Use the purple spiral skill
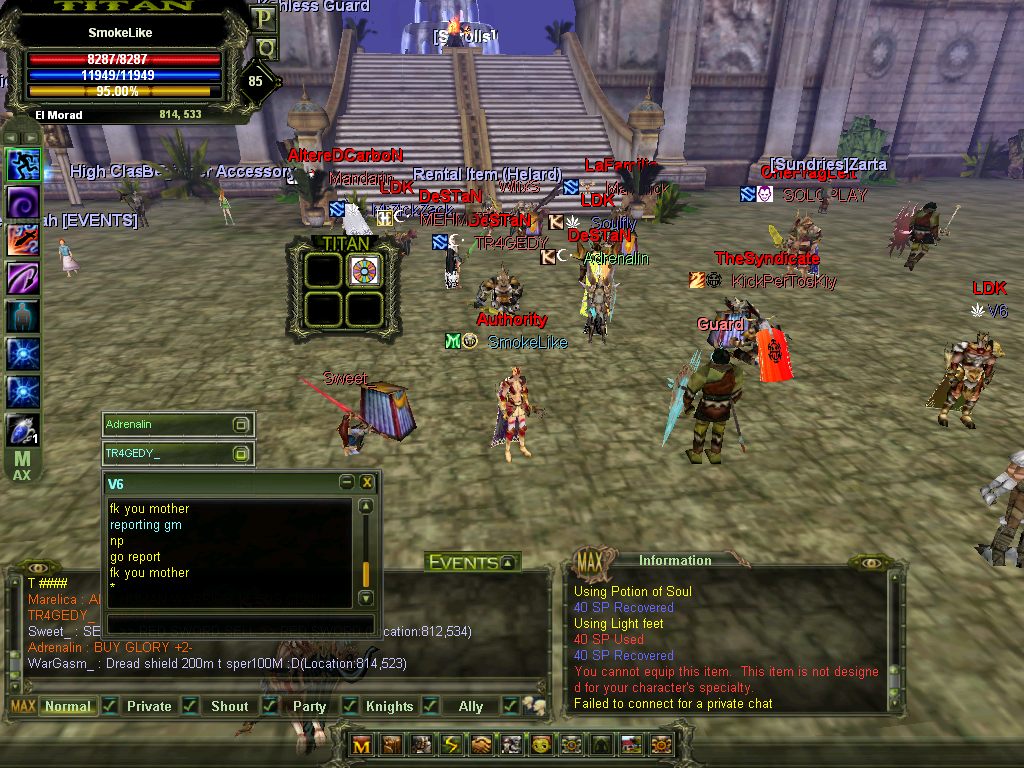Viewport: 1024px width, 768px height. click(x=23, y=201)
